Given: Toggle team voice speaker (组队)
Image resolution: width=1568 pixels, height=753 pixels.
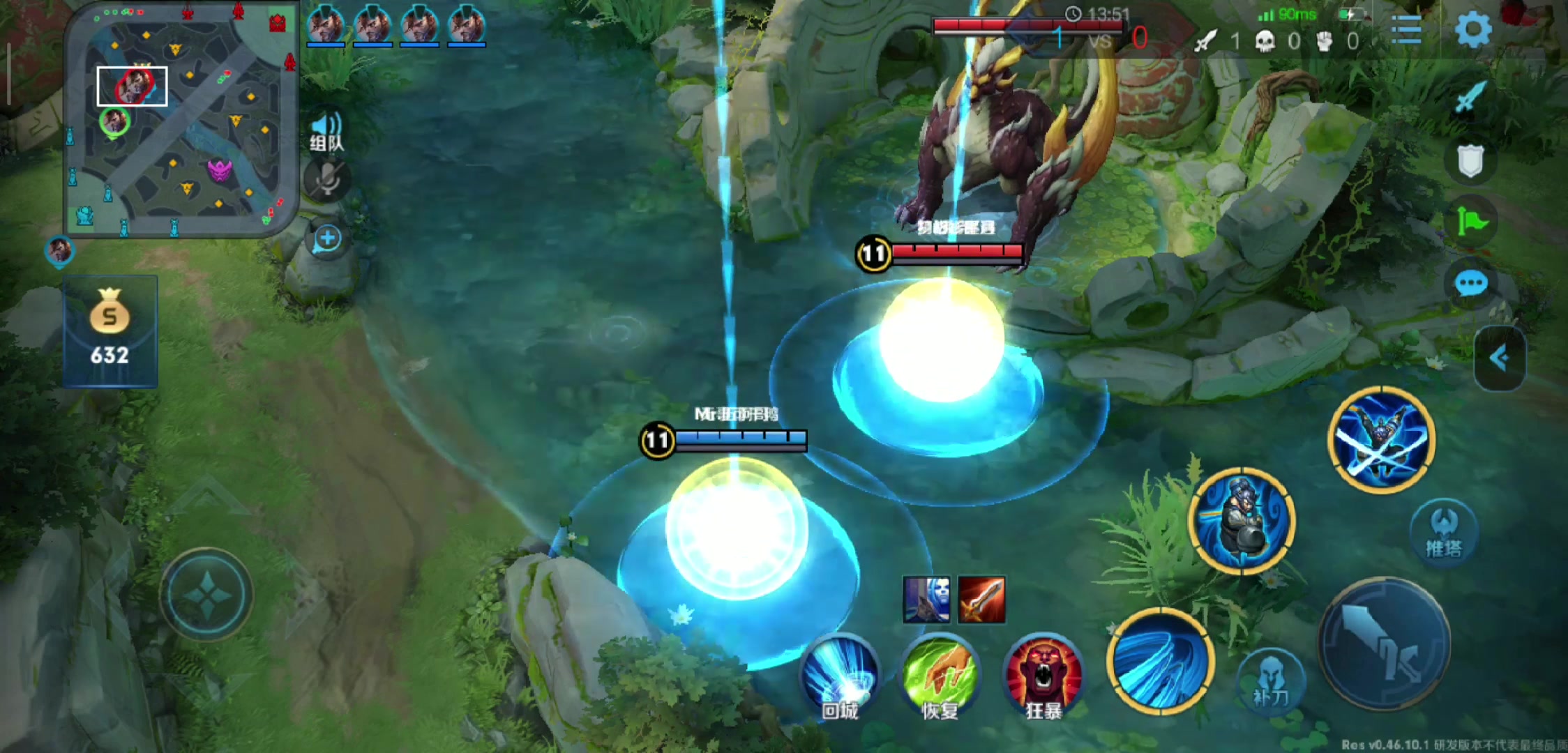Looking at the screenshot, I should (x=326, y=131).
